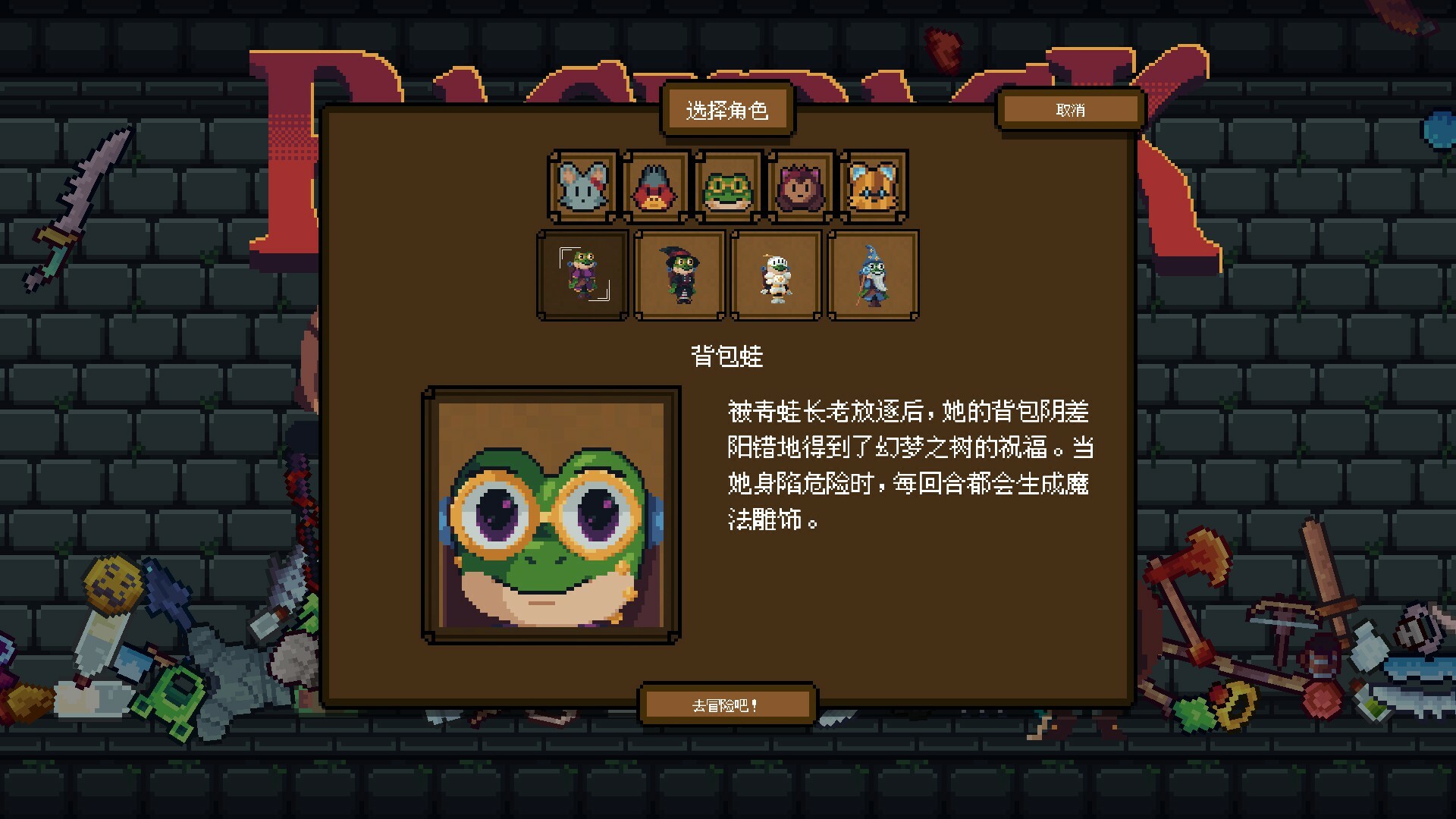Click the bracketed selected skin slot
Viewport: 1456px width, 819px height.
pyautogui.click(x=582, y=275)
